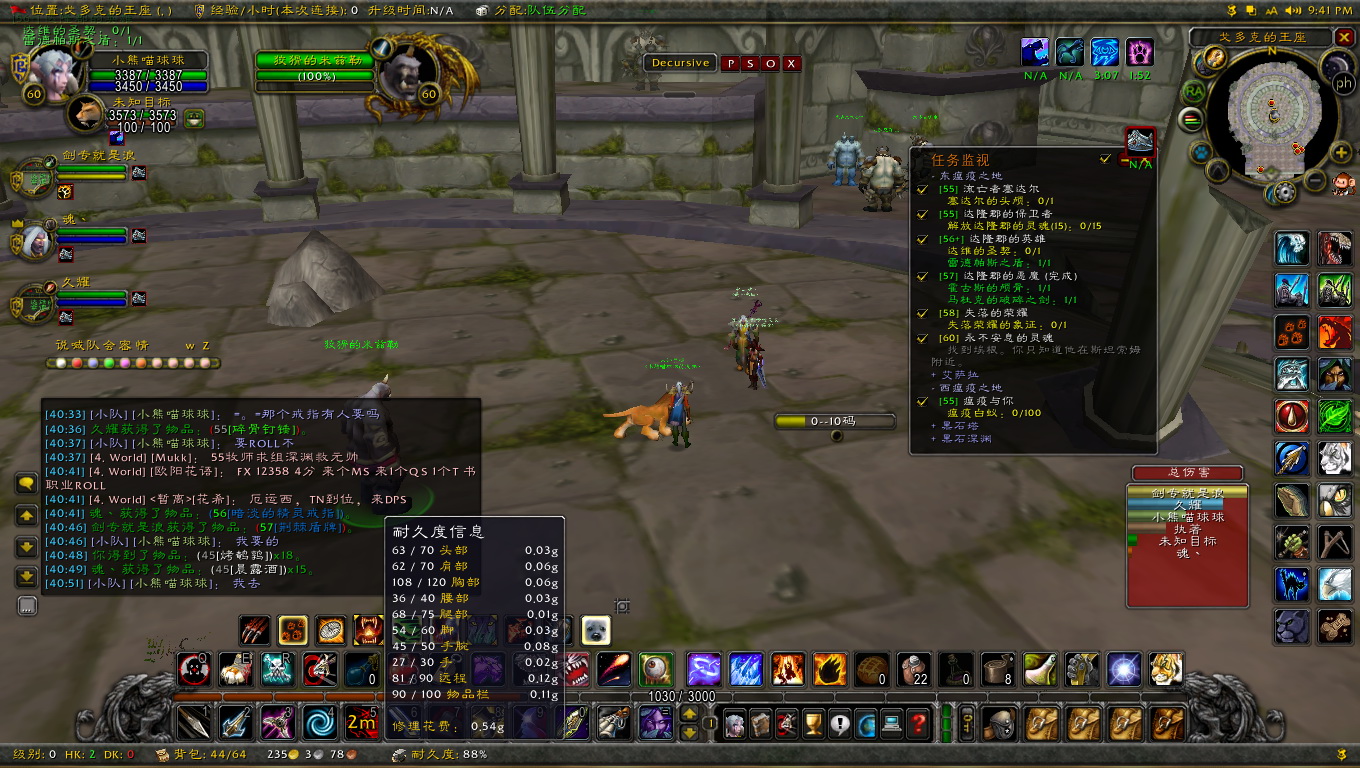Viewport: 1360px width, 768px height.
Task: Click the 2m cooldown spell icon bottom left
Action: pos(361,723)
